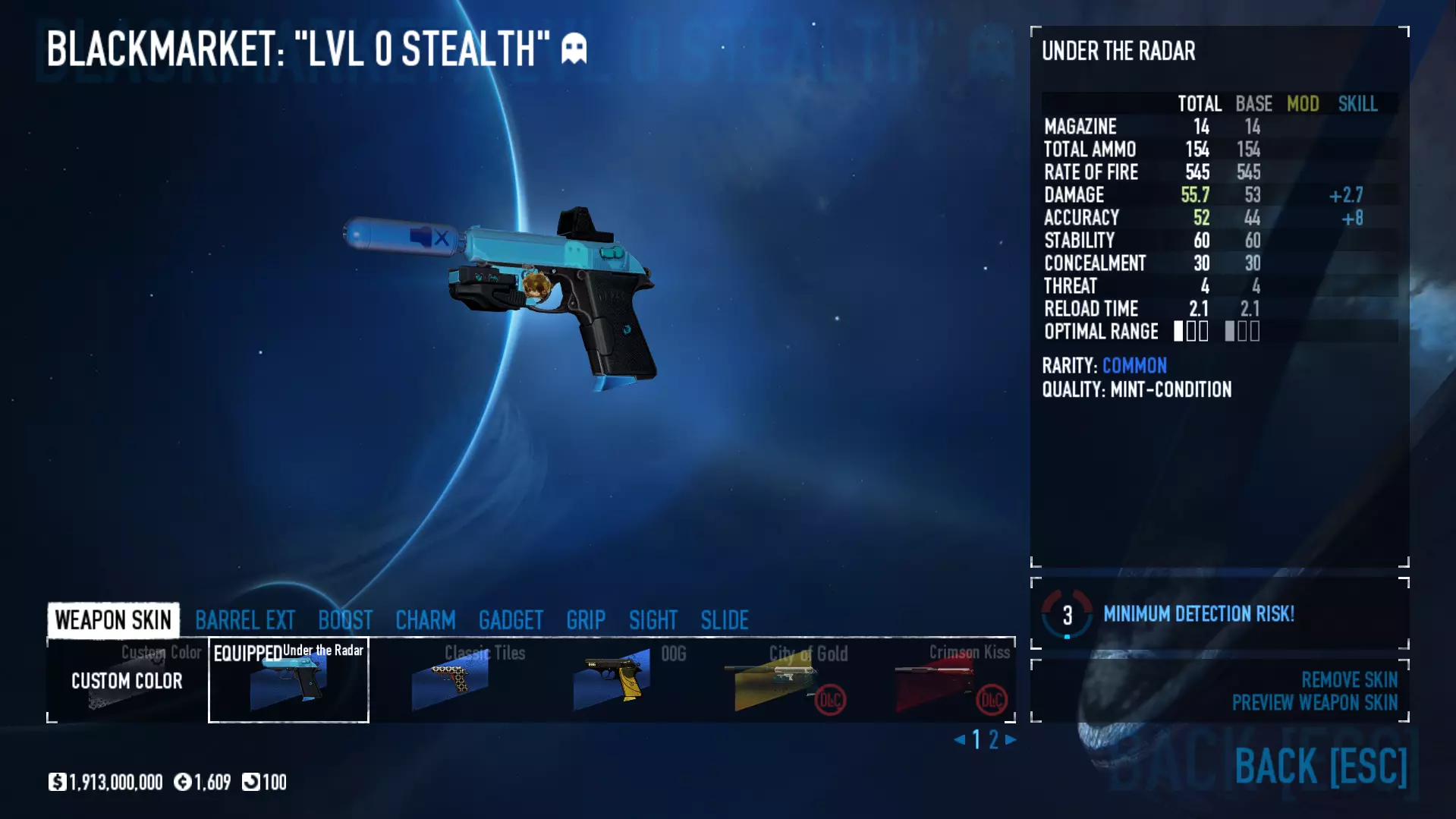The height and width of the screenshot is (819, 1456).
Task: Select the City of Gold skin
Action: tap(774, 680)
